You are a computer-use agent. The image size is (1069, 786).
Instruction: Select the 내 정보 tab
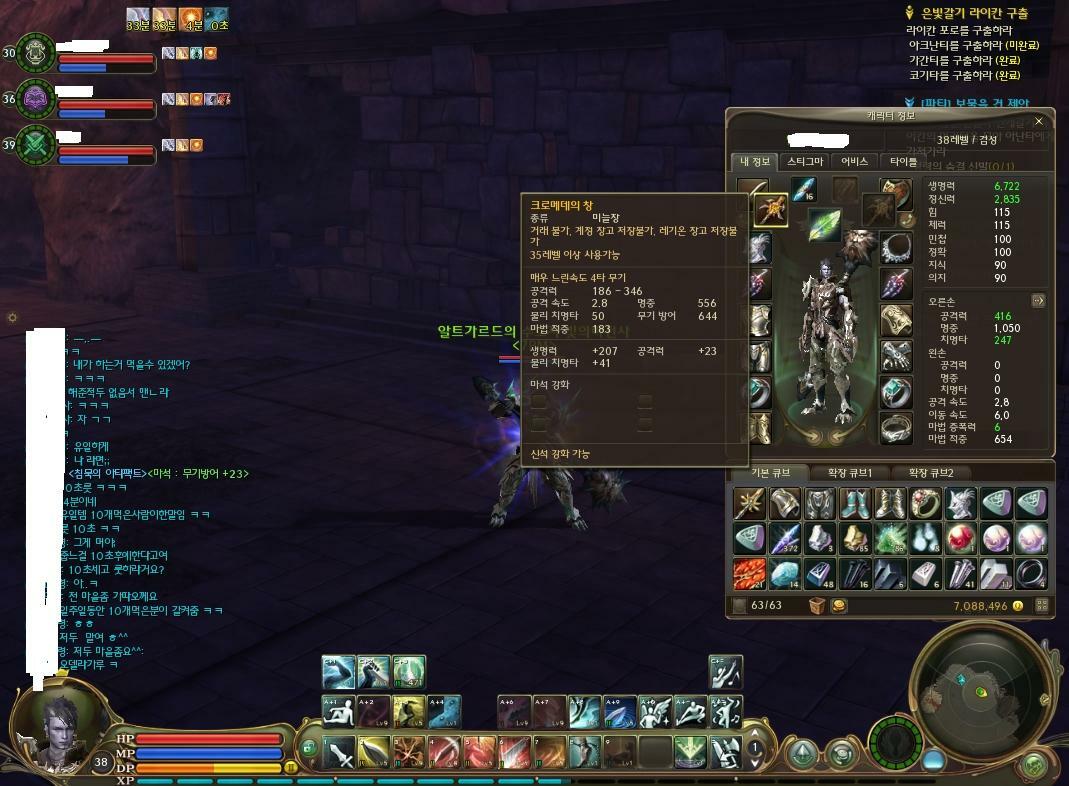(x=755, y=161)
